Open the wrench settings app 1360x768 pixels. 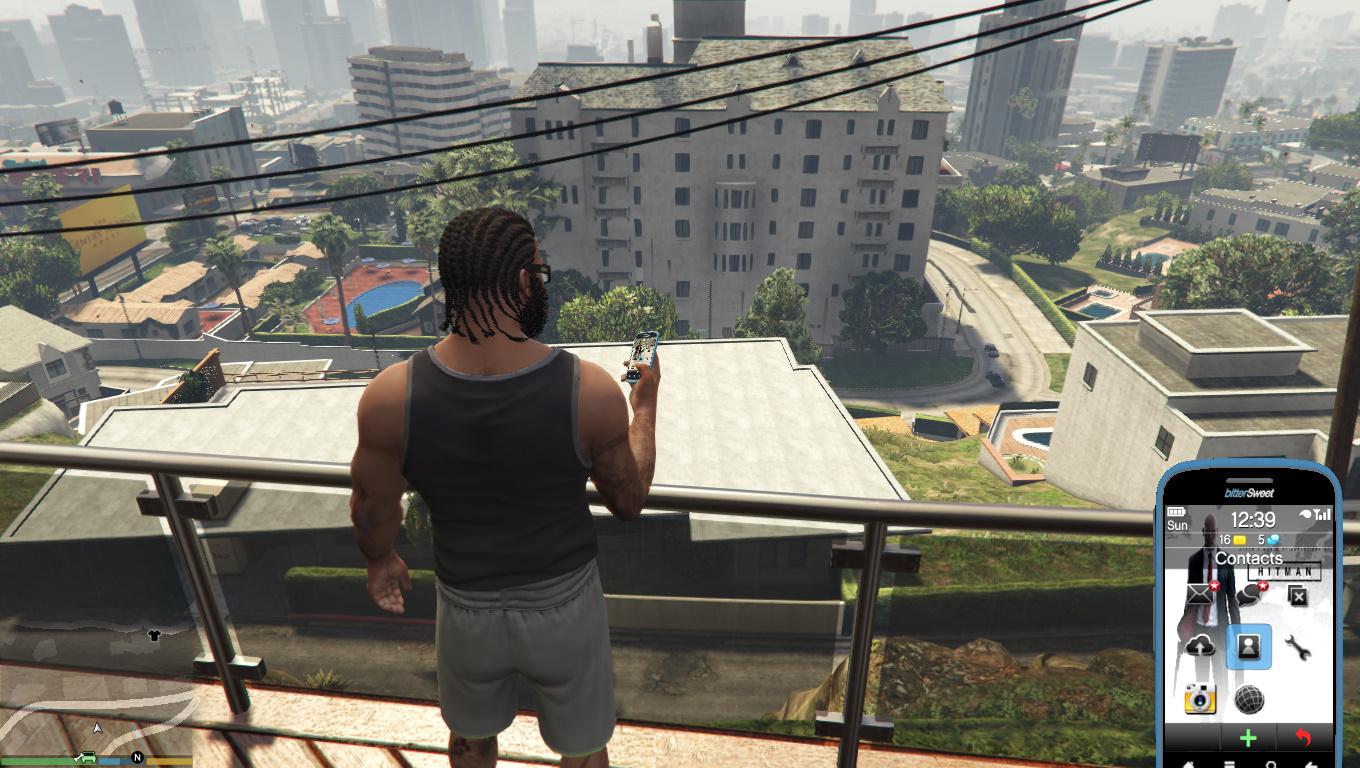click(1298, 648)
